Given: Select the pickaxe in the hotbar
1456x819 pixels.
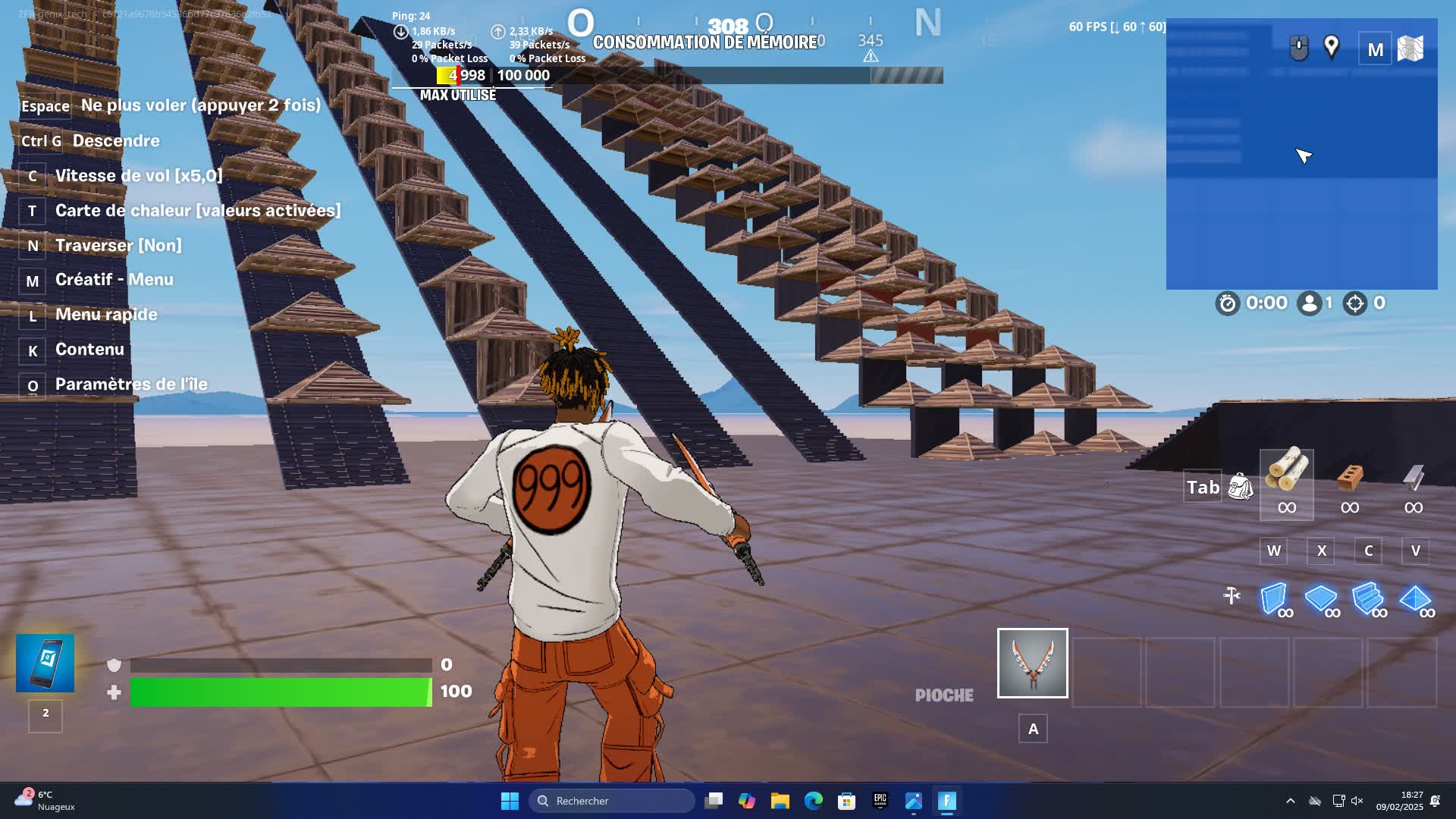Looking at the screenshot, I should [1032, 664].
